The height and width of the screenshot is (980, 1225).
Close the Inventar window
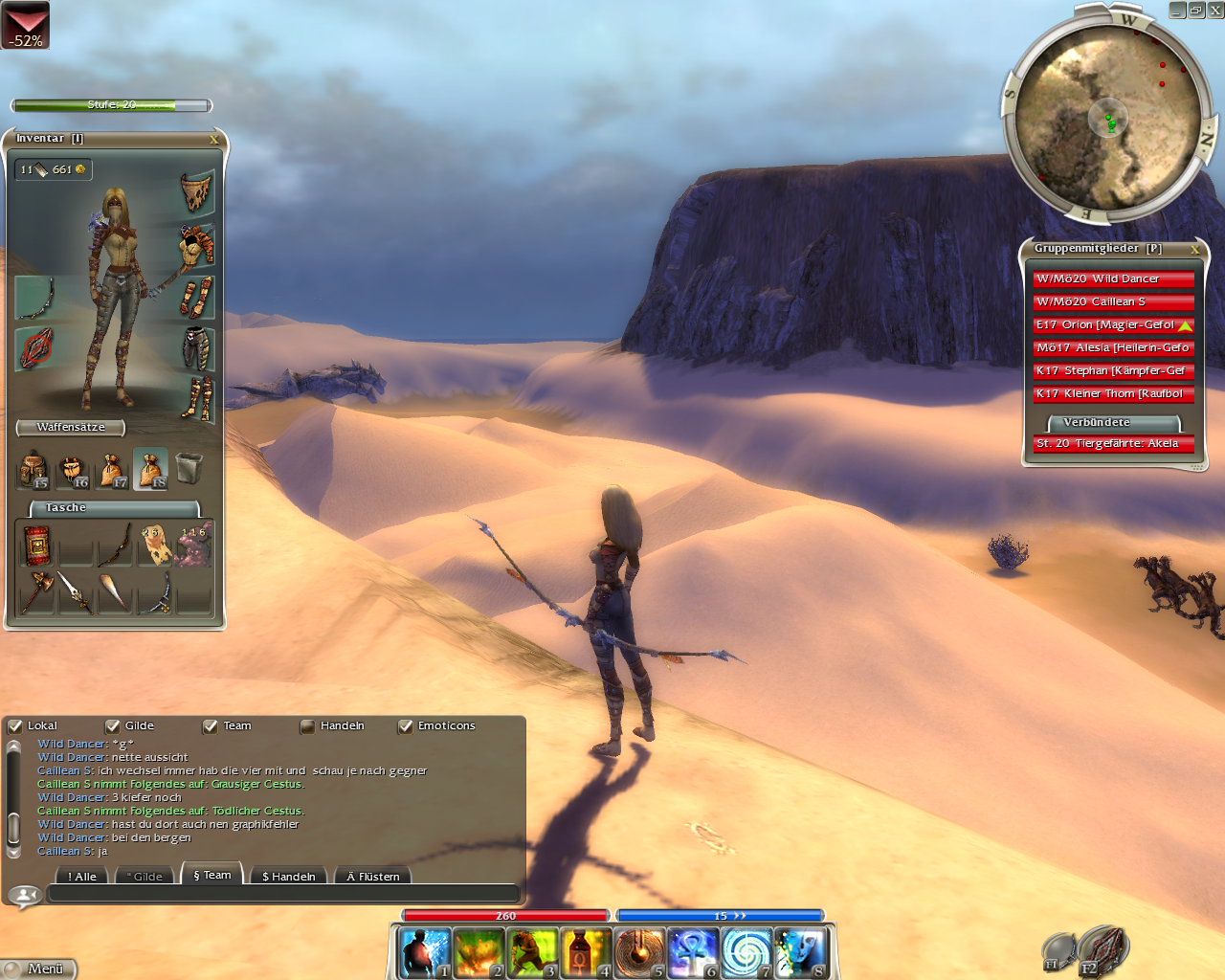214,140
